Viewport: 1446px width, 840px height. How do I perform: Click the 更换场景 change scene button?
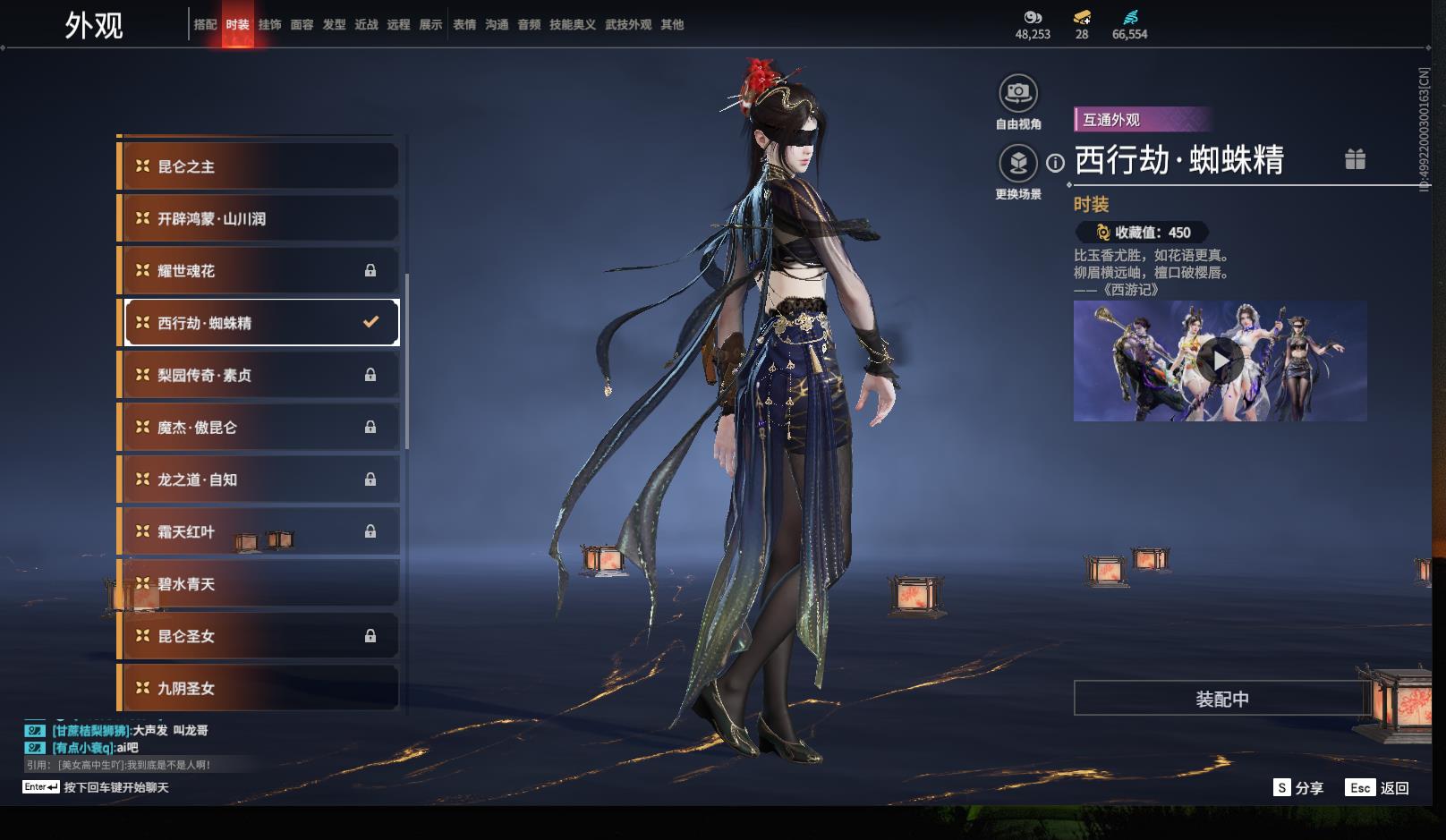1017,163
